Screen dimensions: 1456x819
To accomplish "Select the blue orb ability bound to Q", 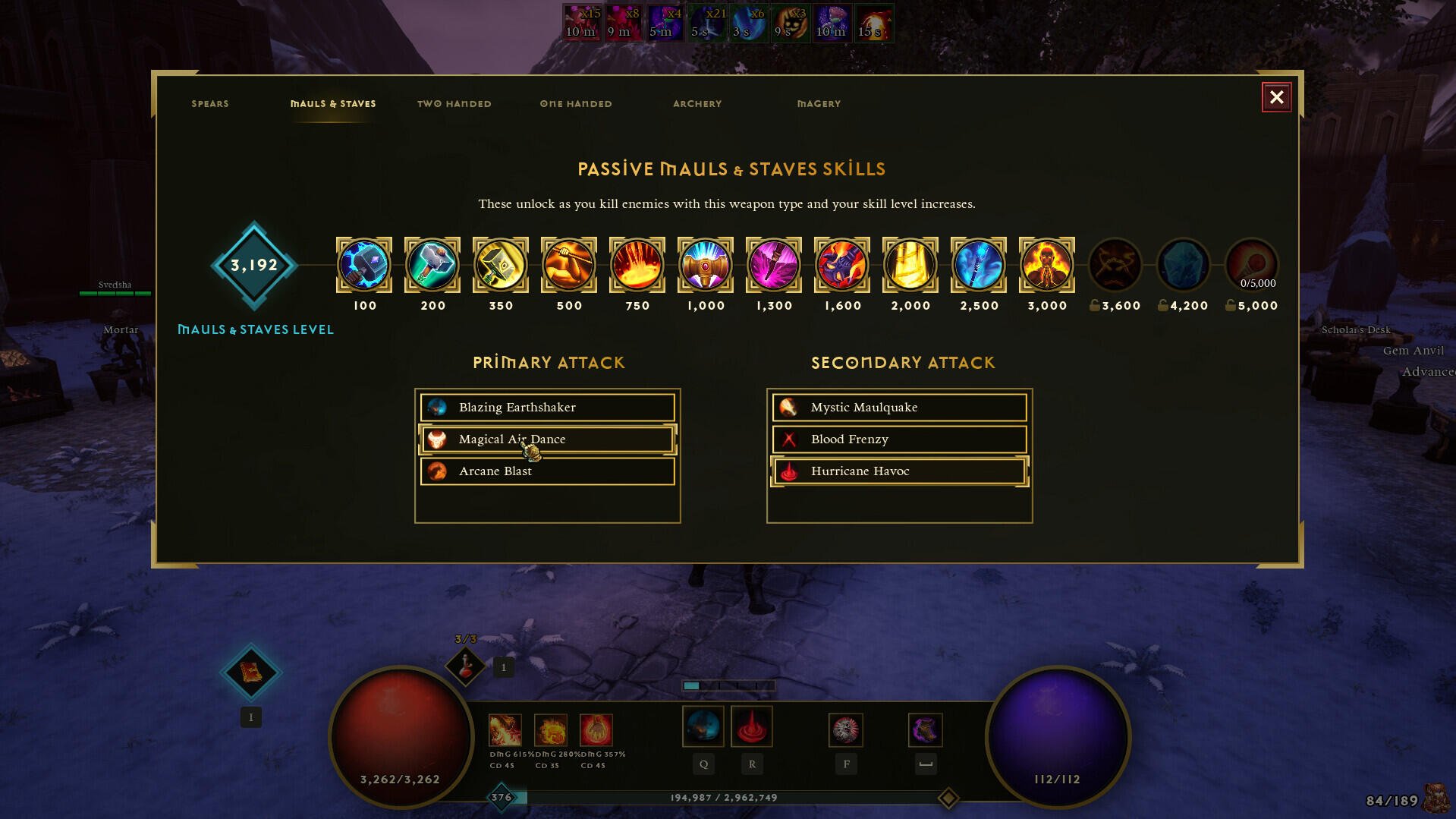I will (x=703, y=726).
